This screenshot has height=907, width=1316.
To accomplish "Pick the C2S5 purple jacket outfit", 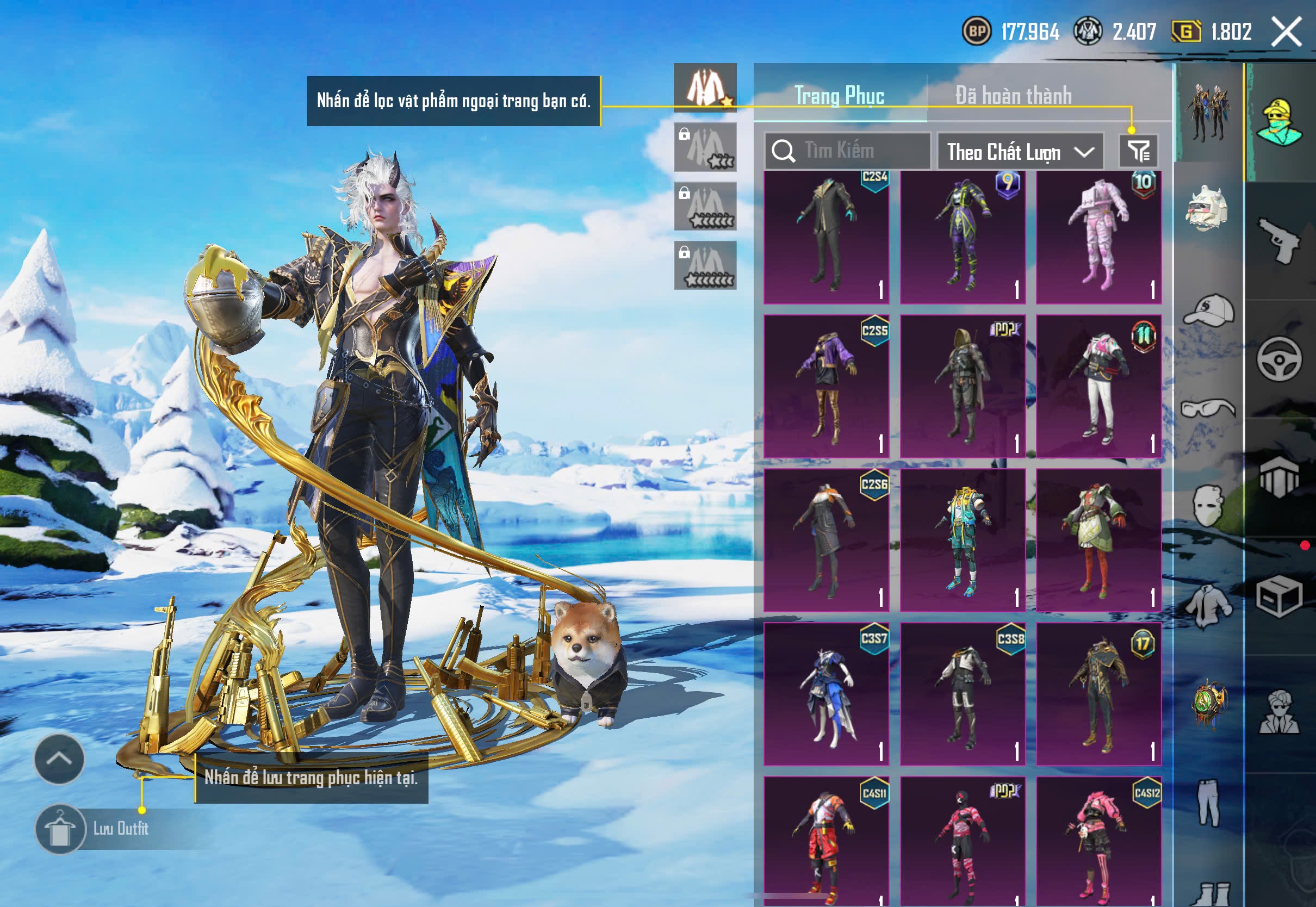I will [826, 387].
